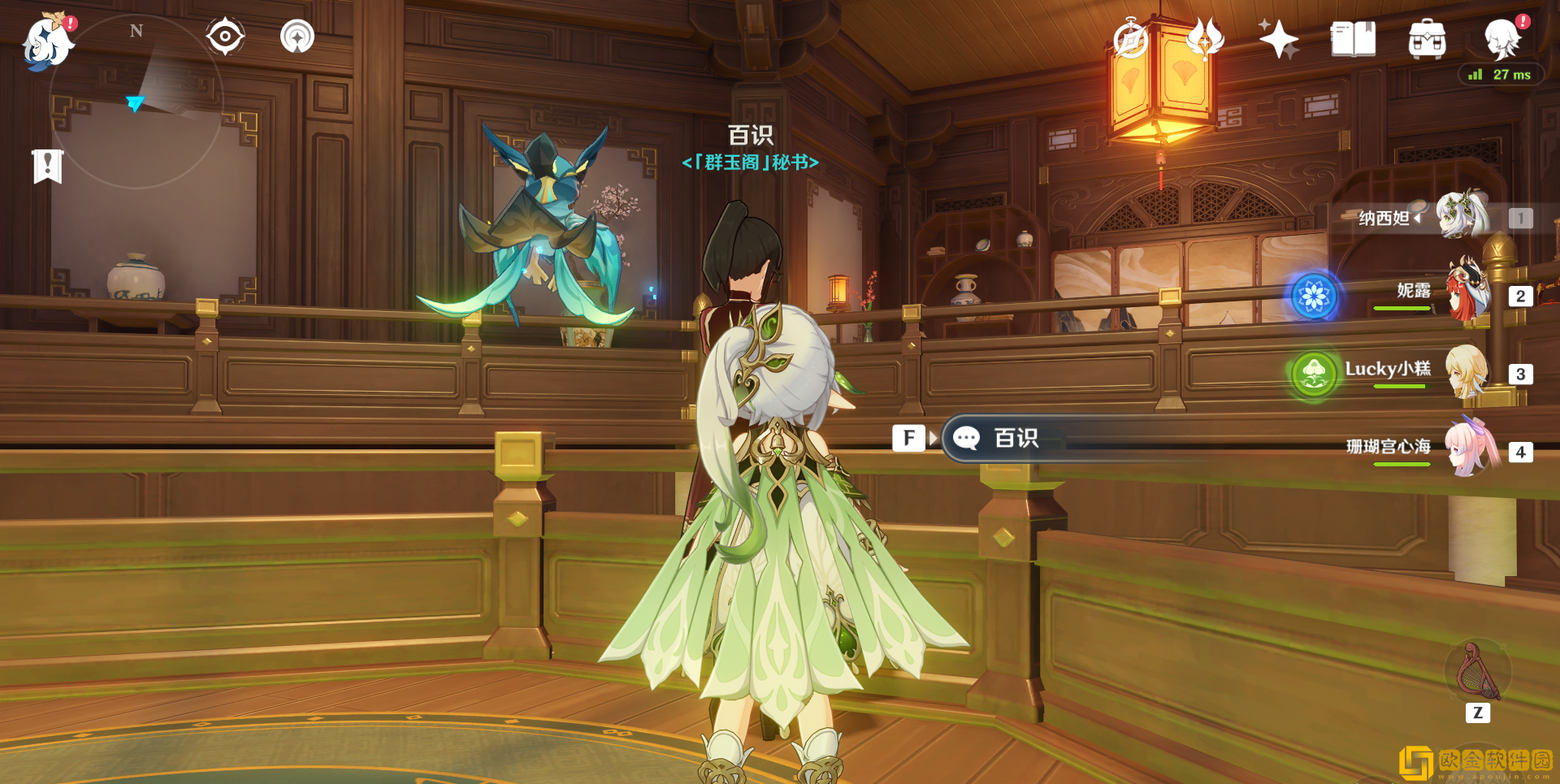Talk to 百识 dialogue option

tap(1016, 439)
